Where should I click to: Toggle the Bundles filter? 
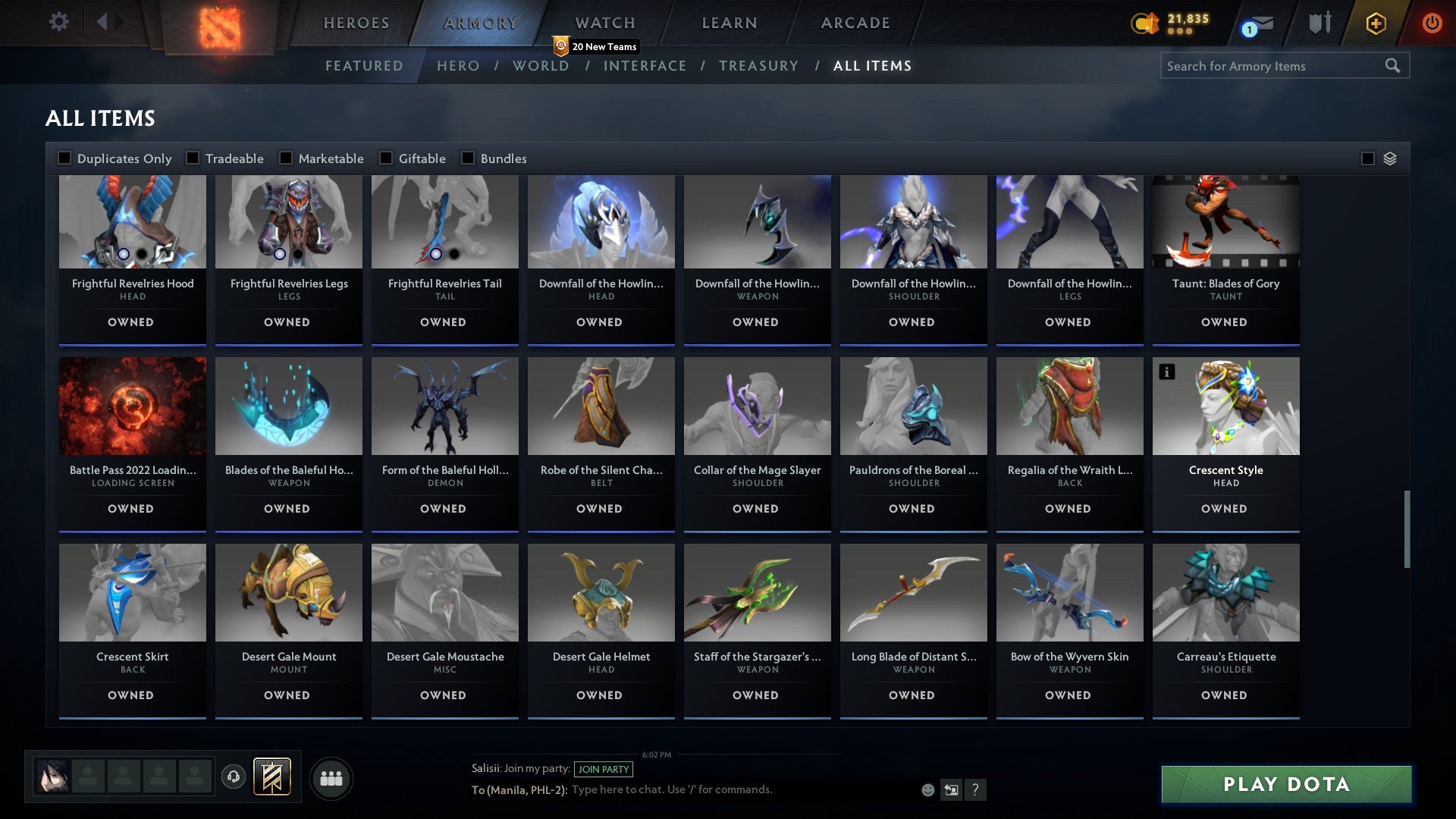pyautogui.click(x=467, y=158)
